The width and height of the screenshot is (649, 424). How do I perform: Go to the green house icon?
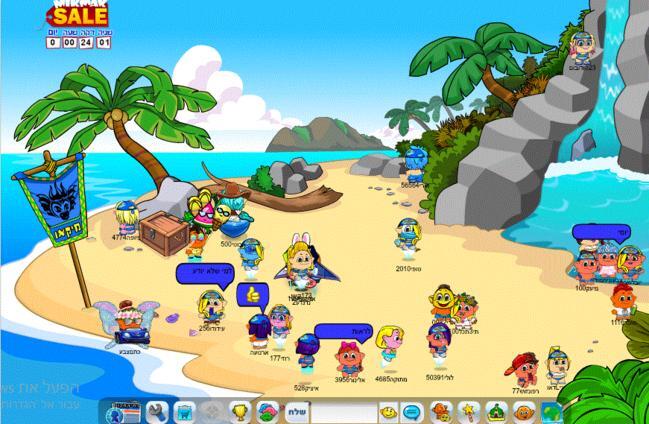[493, 411]
